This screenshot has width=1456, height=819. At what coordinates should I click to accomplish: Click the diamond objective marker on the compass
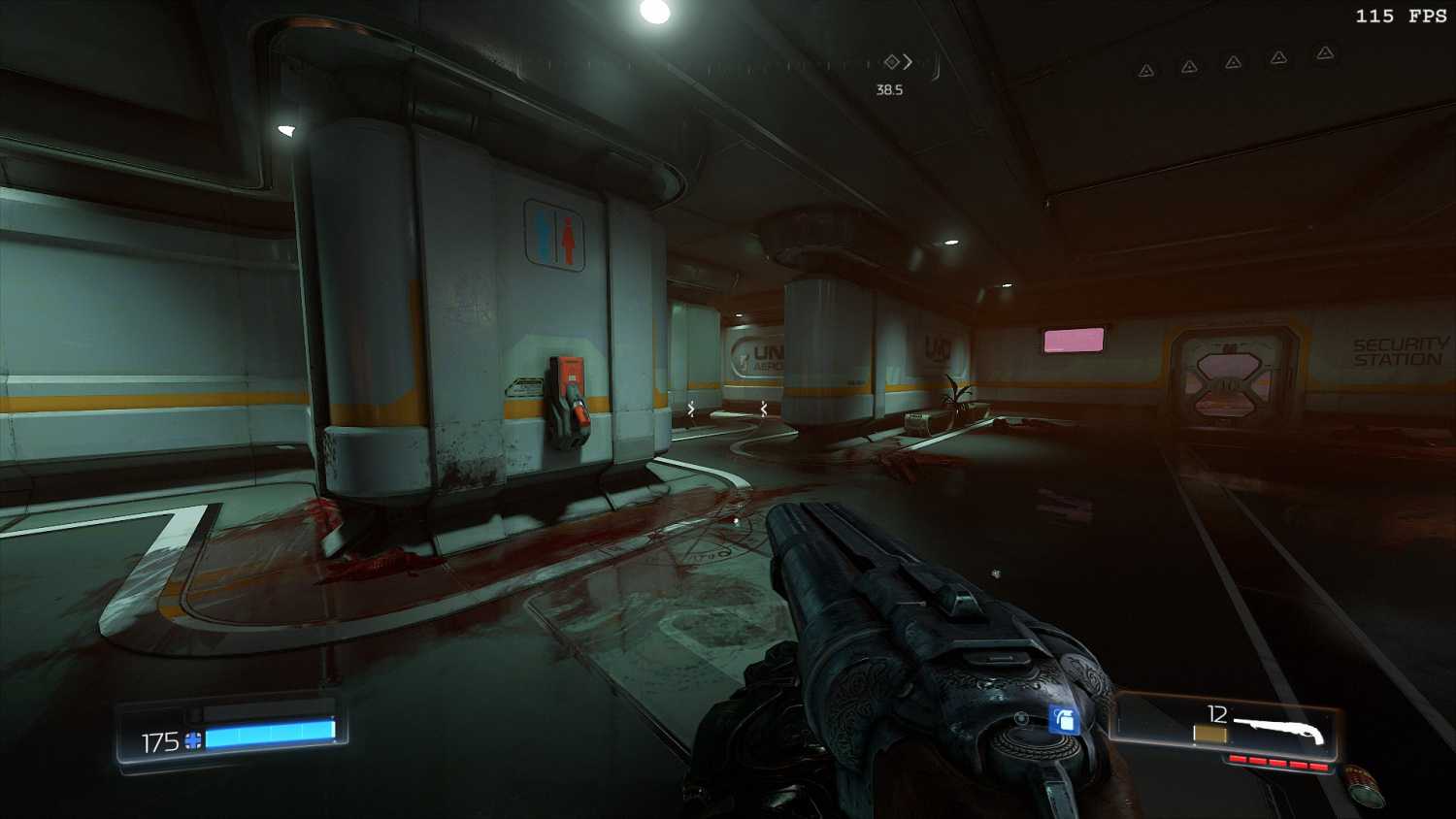pos(891,62)
